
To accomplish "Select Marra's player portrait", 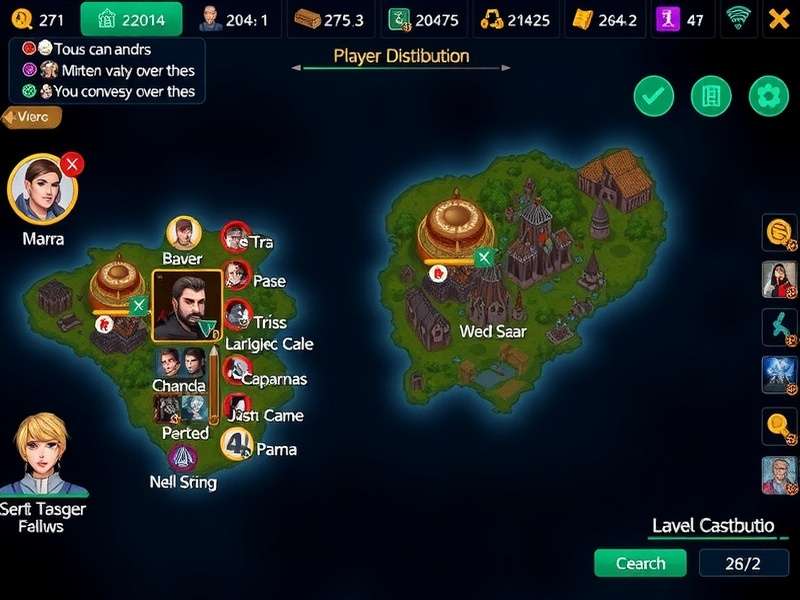I will pos(43,190).
